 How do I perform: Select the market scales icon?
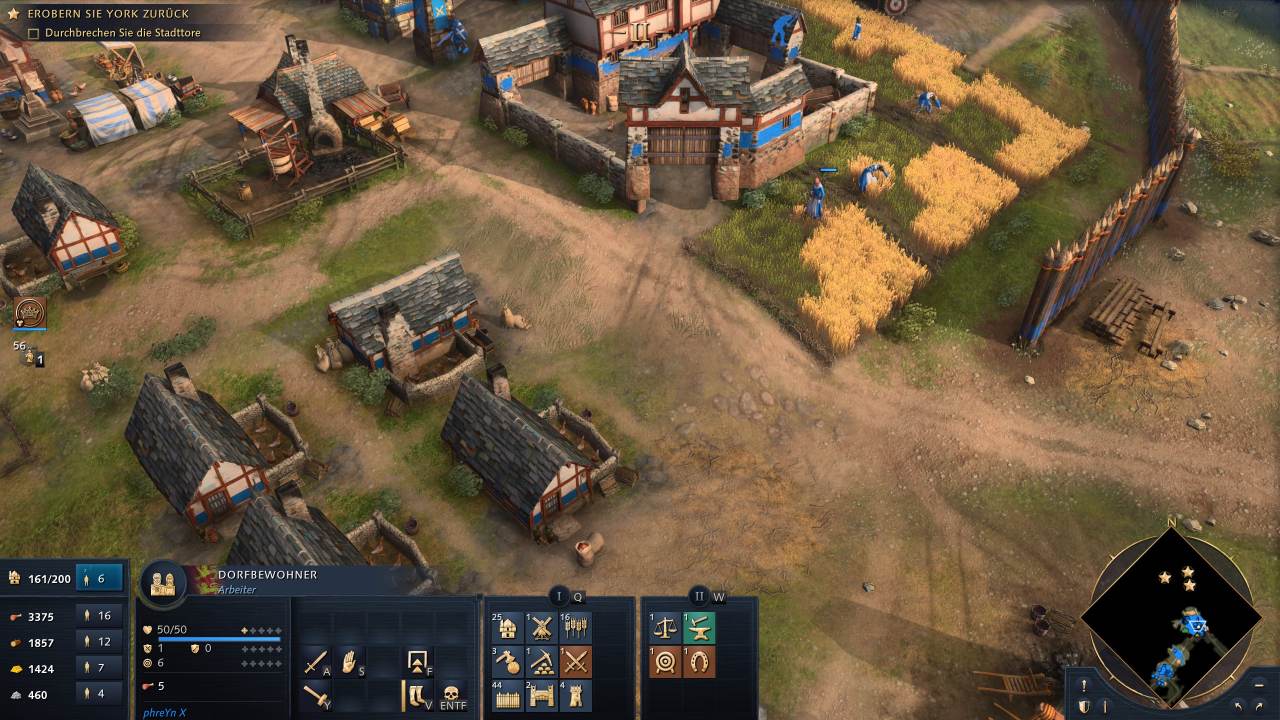pos(666,628)
